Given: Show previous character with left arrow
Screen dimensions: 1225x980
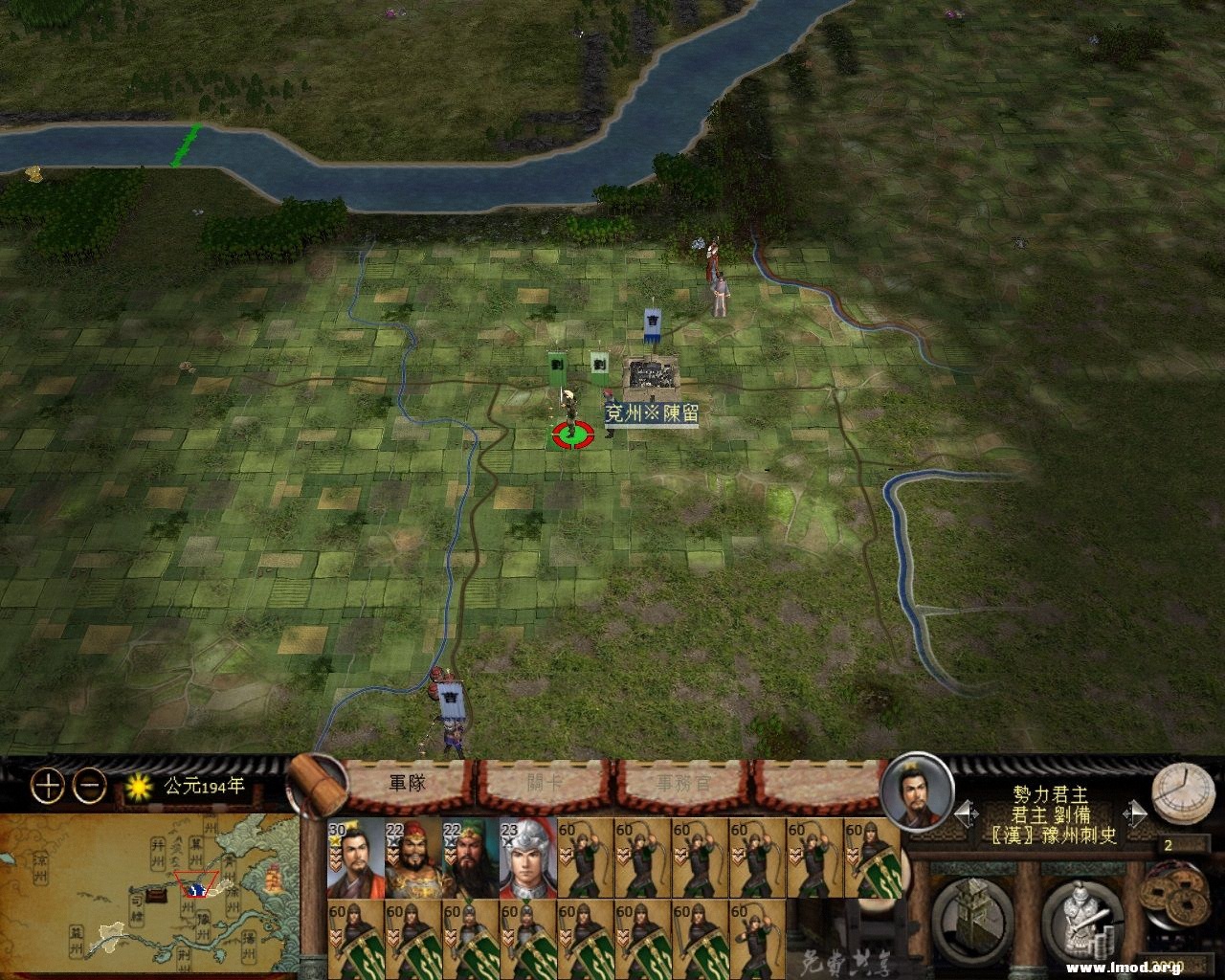Looking at the screenshot, I should pyautogui.click(x=965, y=814).
